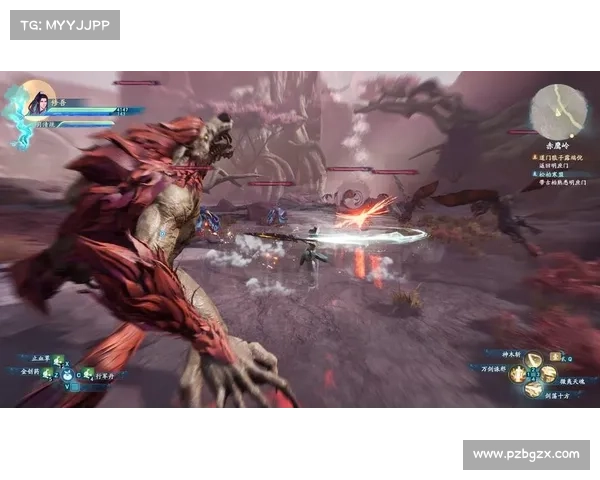The height and width of the screenshot is (480, 600).
Task: Activate the 神木斩 skill icon
Action: 535,360
